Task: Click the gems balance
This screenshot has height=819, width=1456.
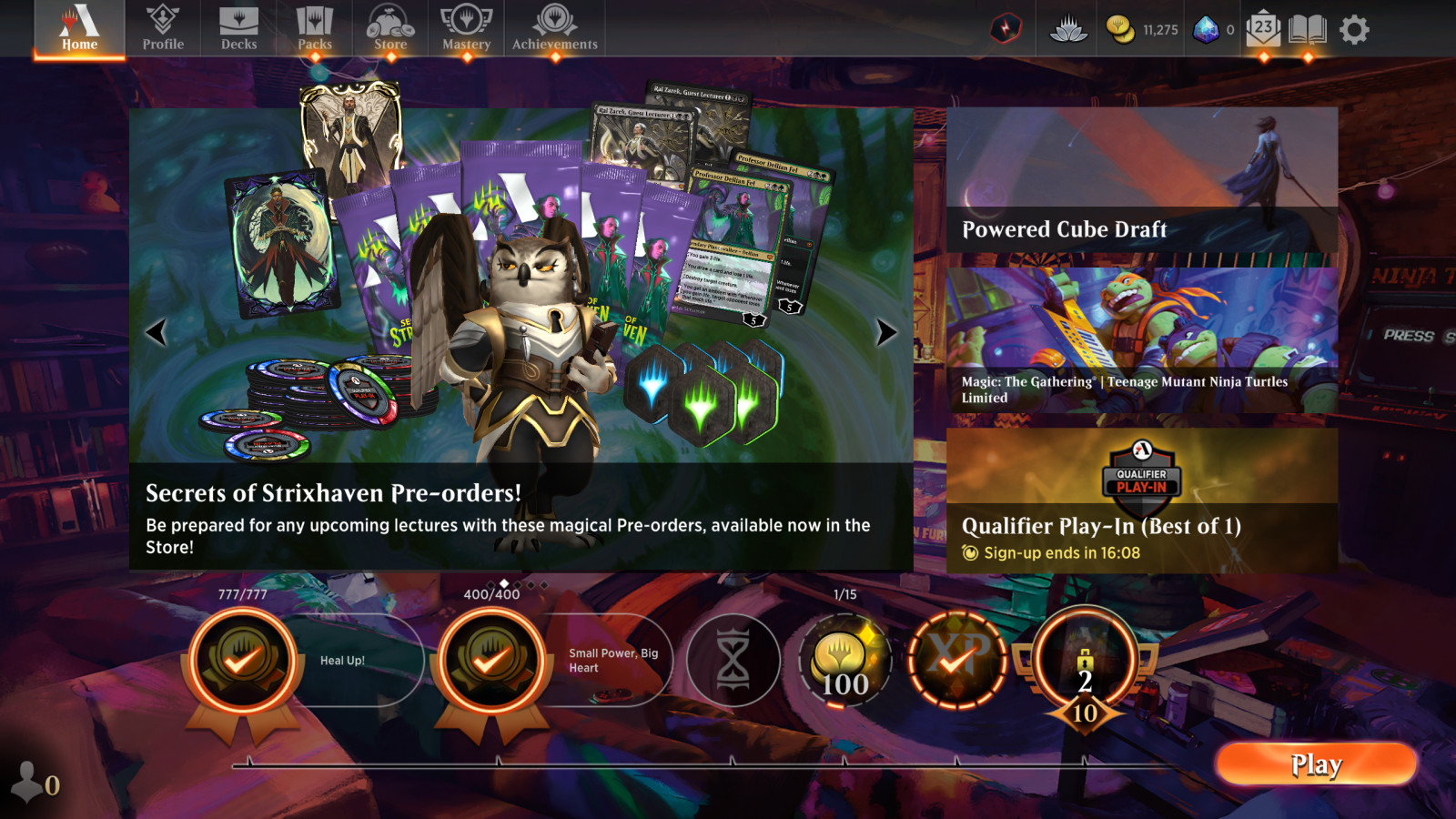Action: pyautogui.click(x=1214, y=30)
